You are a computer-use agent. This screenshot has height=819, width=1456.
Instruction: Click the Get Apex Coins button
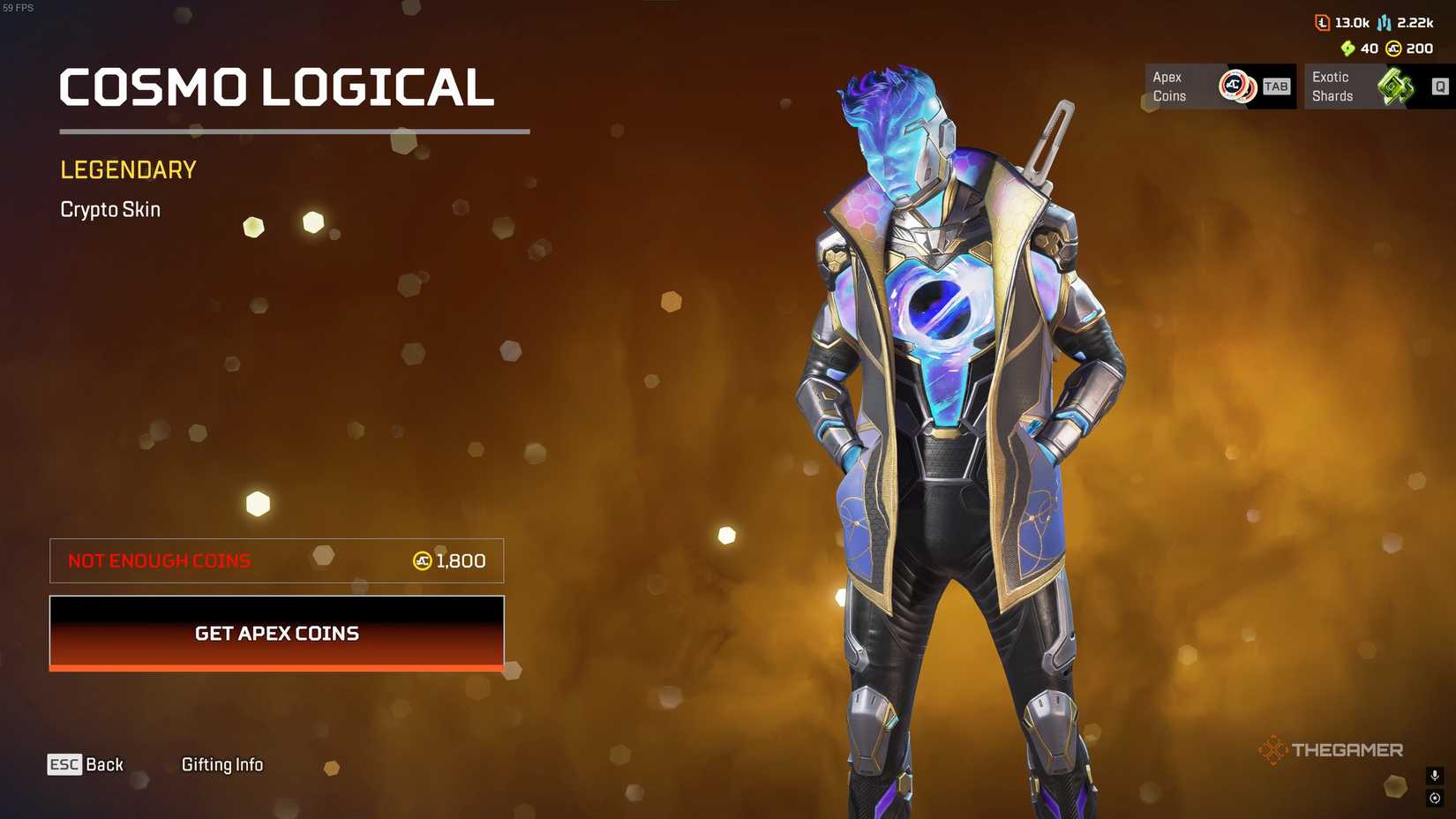pyautogui.click(x=276, y=633)
